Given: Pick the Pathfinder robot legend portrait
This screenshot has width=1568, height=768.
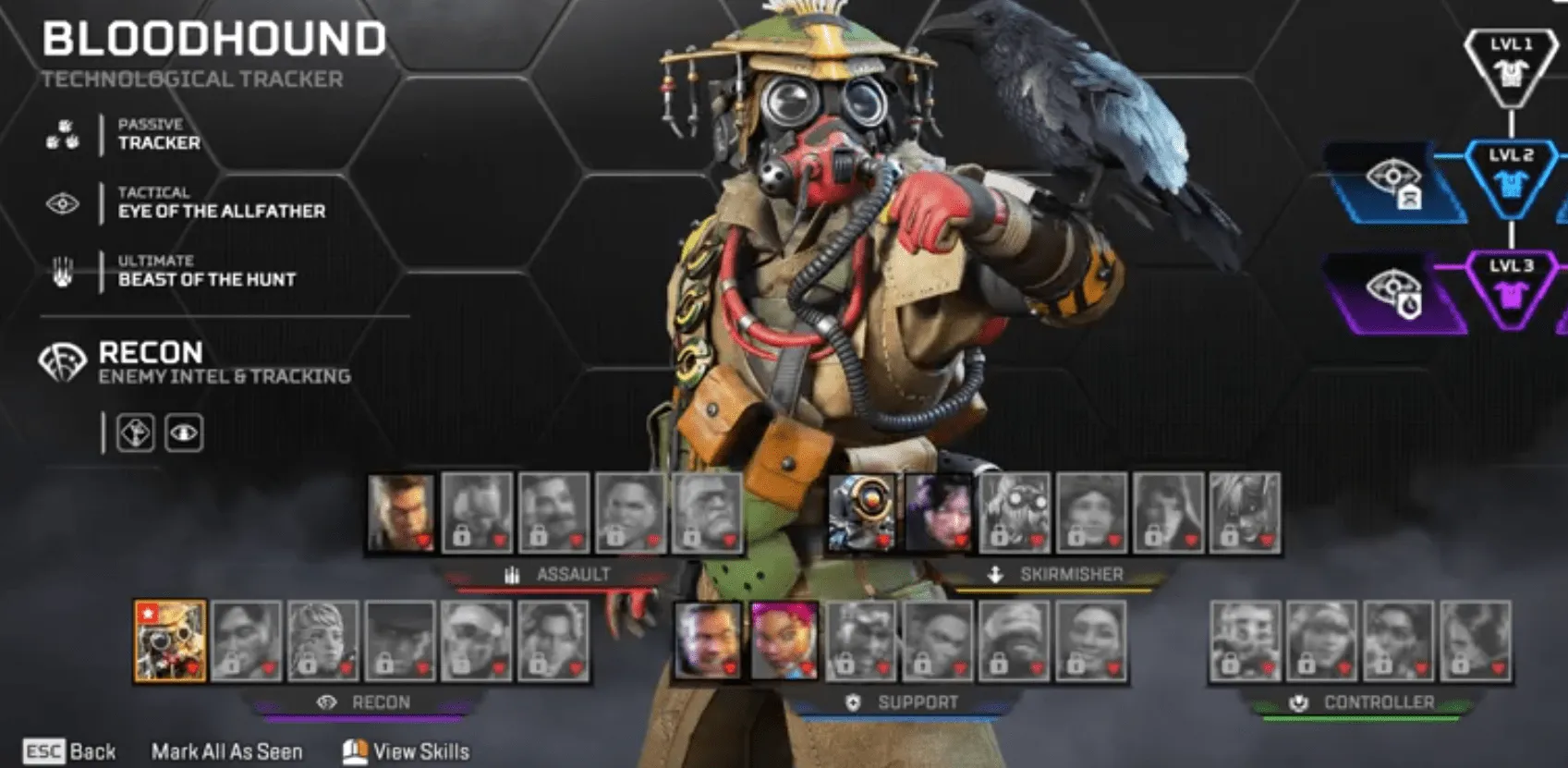Looking at the screenshot, I should point(861,512).
